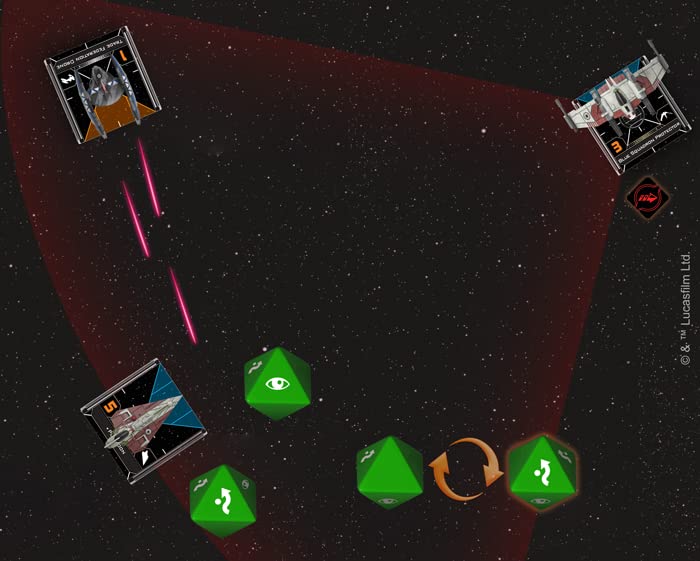Choose the blank green die
This screenshot has height=561, width=700.
tap(390, 471)
